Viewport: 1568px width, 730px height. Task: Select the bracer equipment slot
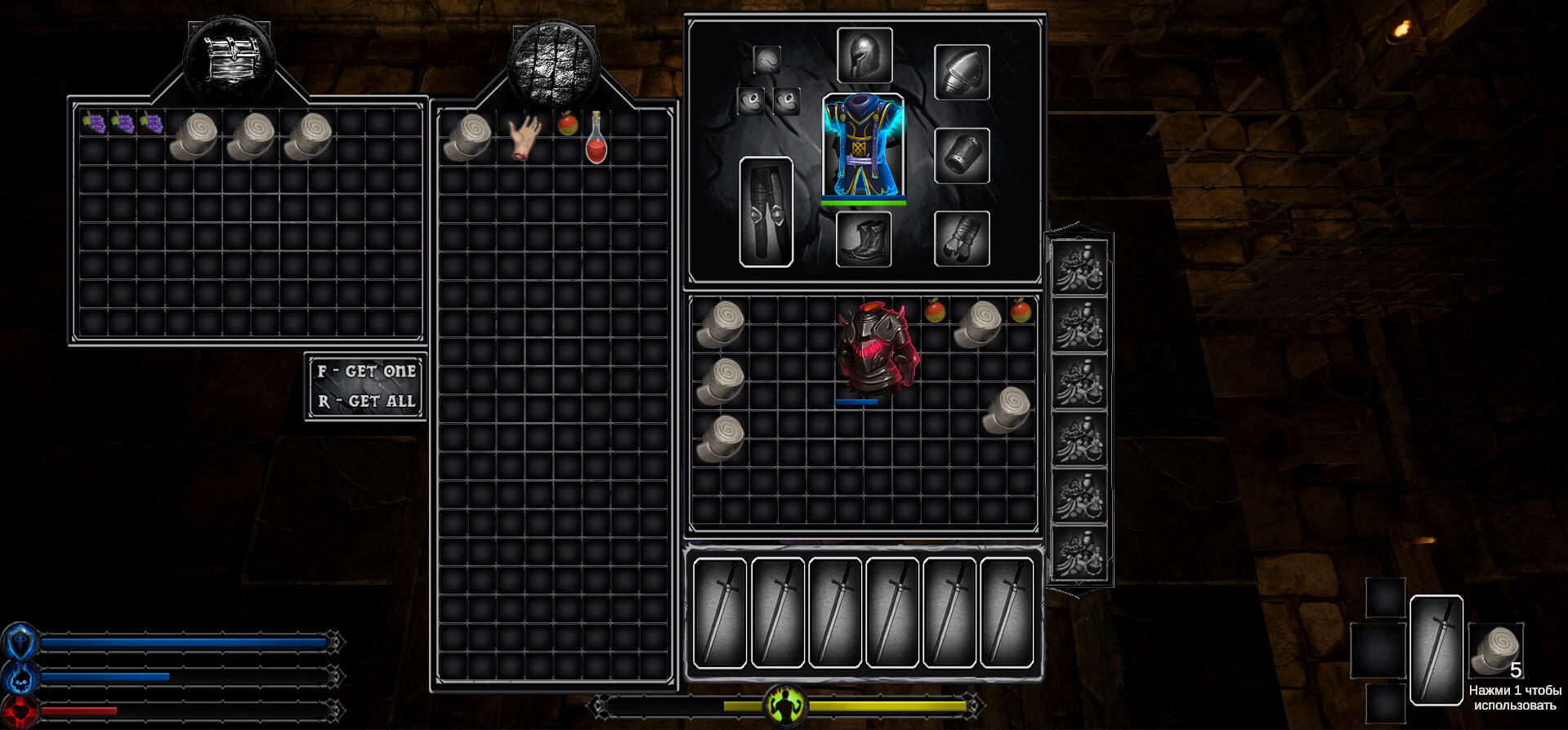coord(962,155)
